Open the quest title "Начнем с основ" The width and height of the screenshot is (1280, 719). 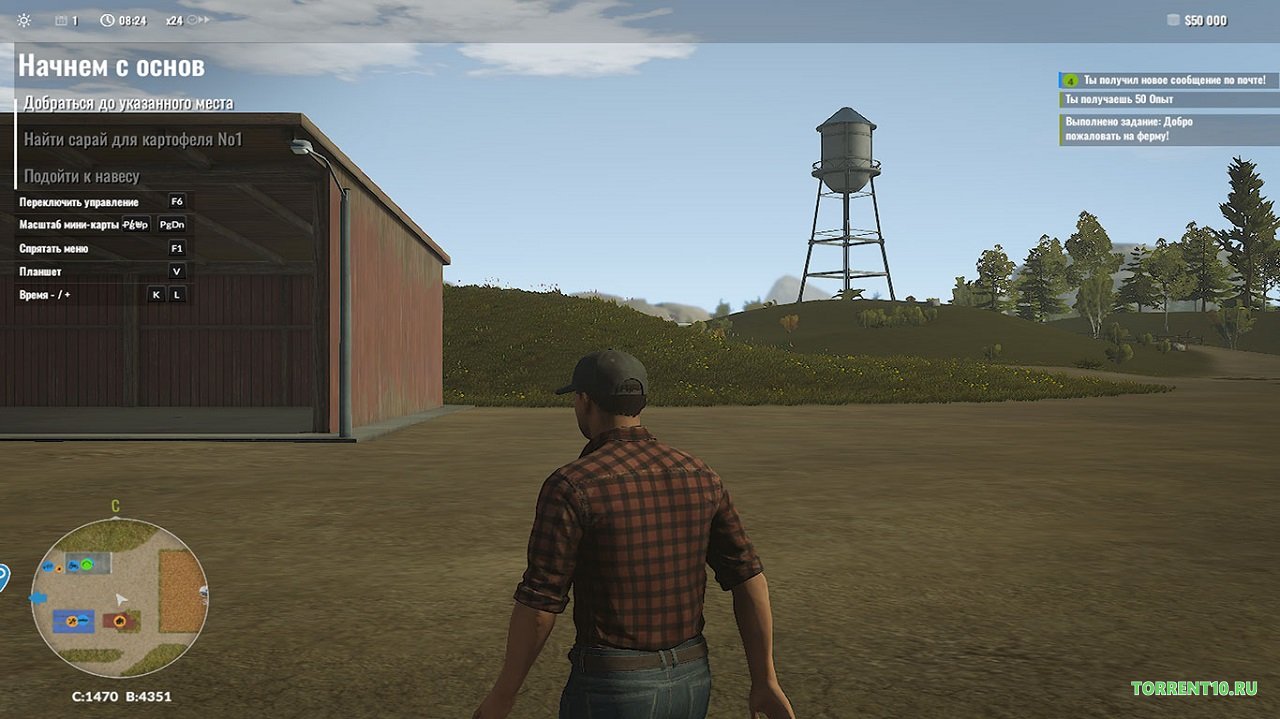pos(111,67)
